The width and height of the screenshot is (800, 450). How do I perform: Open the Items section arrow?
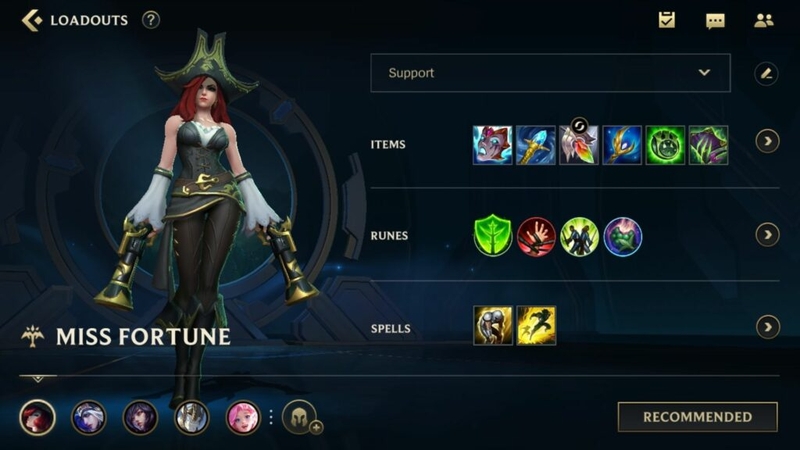coord(767,141)
